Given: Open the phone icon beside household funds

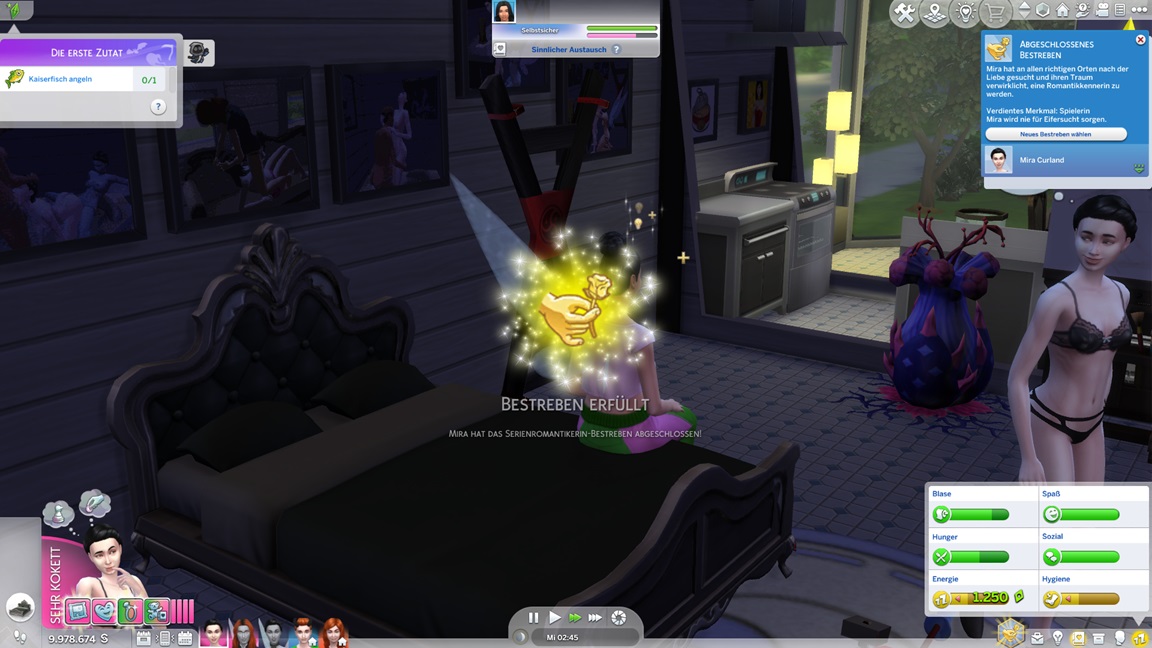Looking at the screenshot, I should coord(165,638).
